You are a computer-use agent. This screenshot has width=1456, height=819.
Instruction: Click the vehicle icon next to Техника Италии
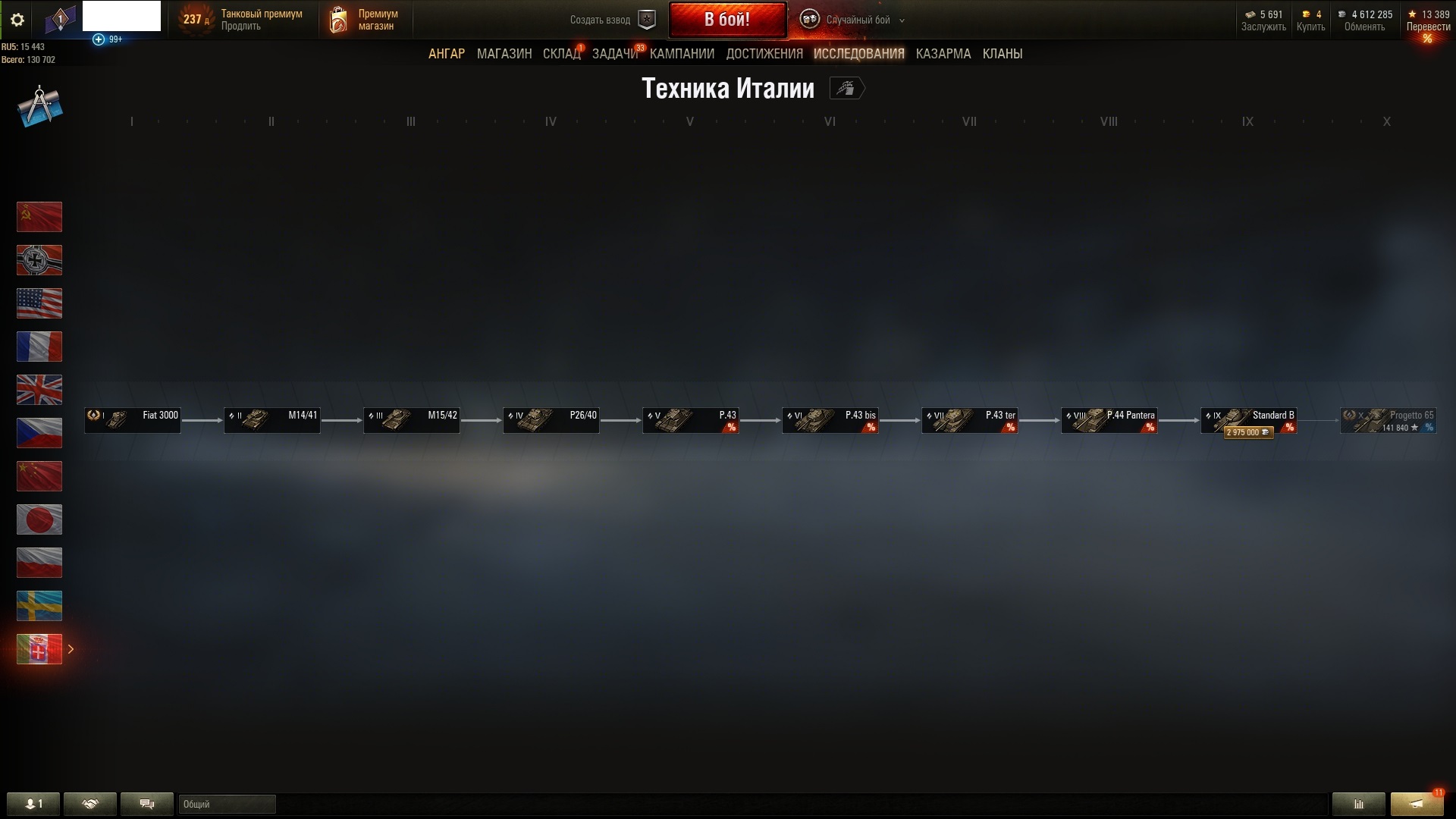[x=847, y=88]
